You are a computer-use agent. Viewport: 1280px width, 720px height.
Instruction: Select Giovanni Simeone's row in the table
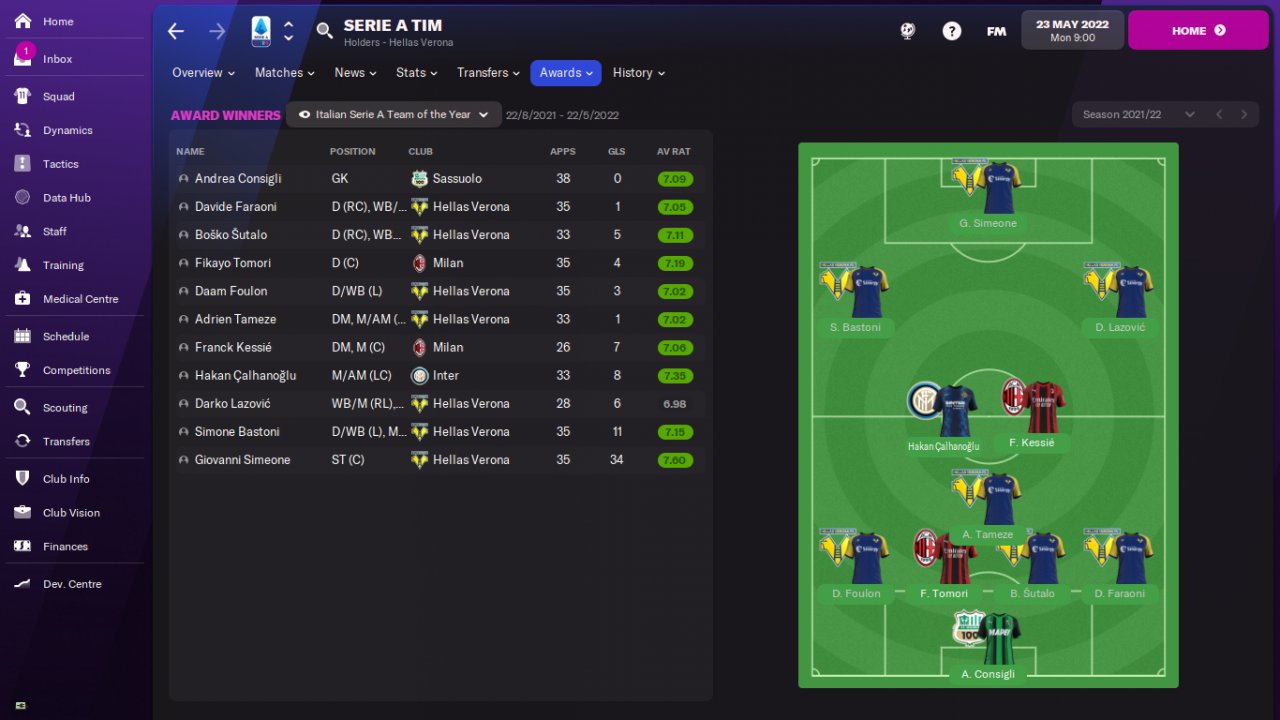(x=242, y=460)
